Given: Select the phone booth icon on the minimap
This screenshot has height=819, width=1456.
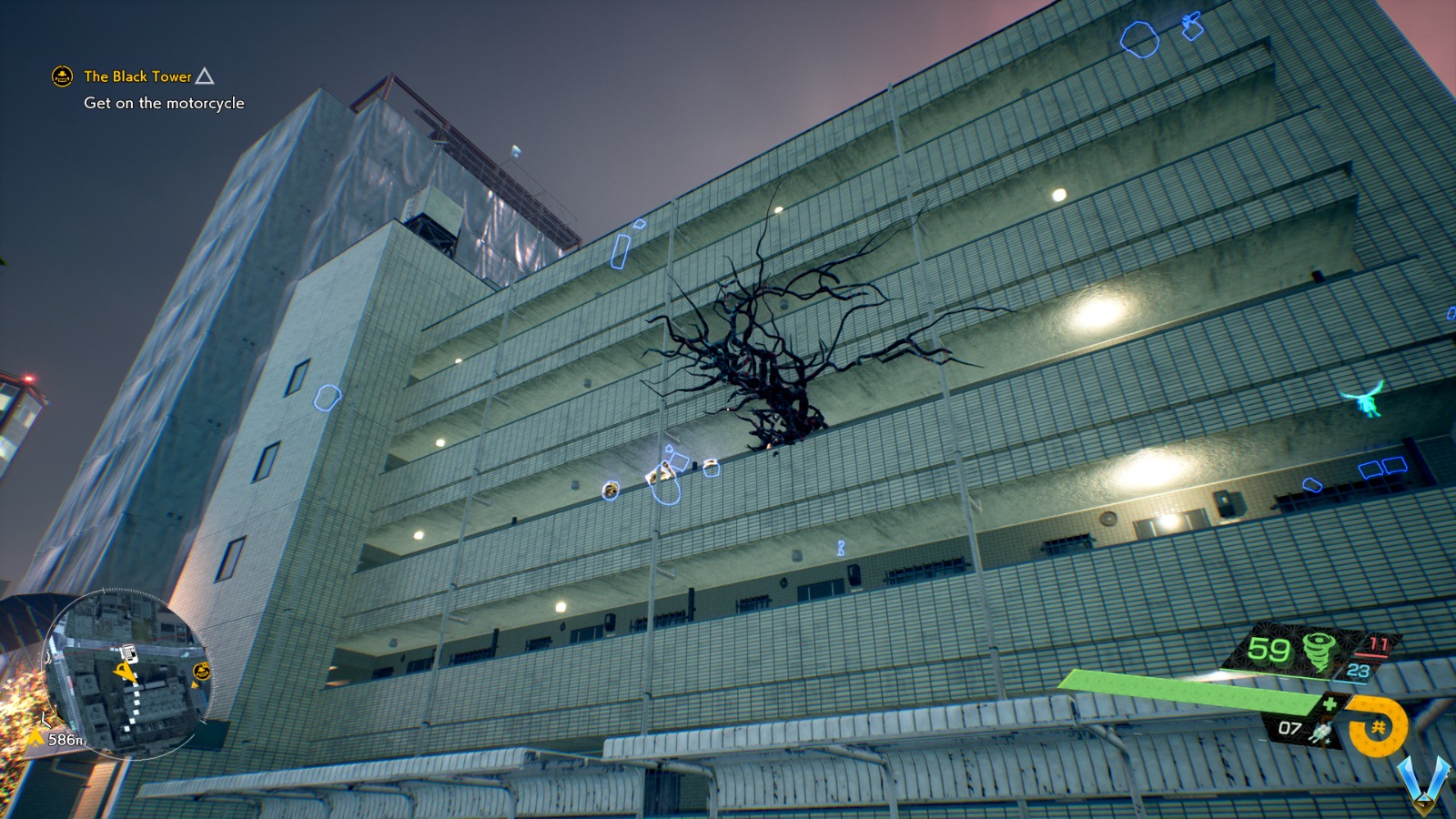Looking at the screenshot, I should tap(129, 652).
